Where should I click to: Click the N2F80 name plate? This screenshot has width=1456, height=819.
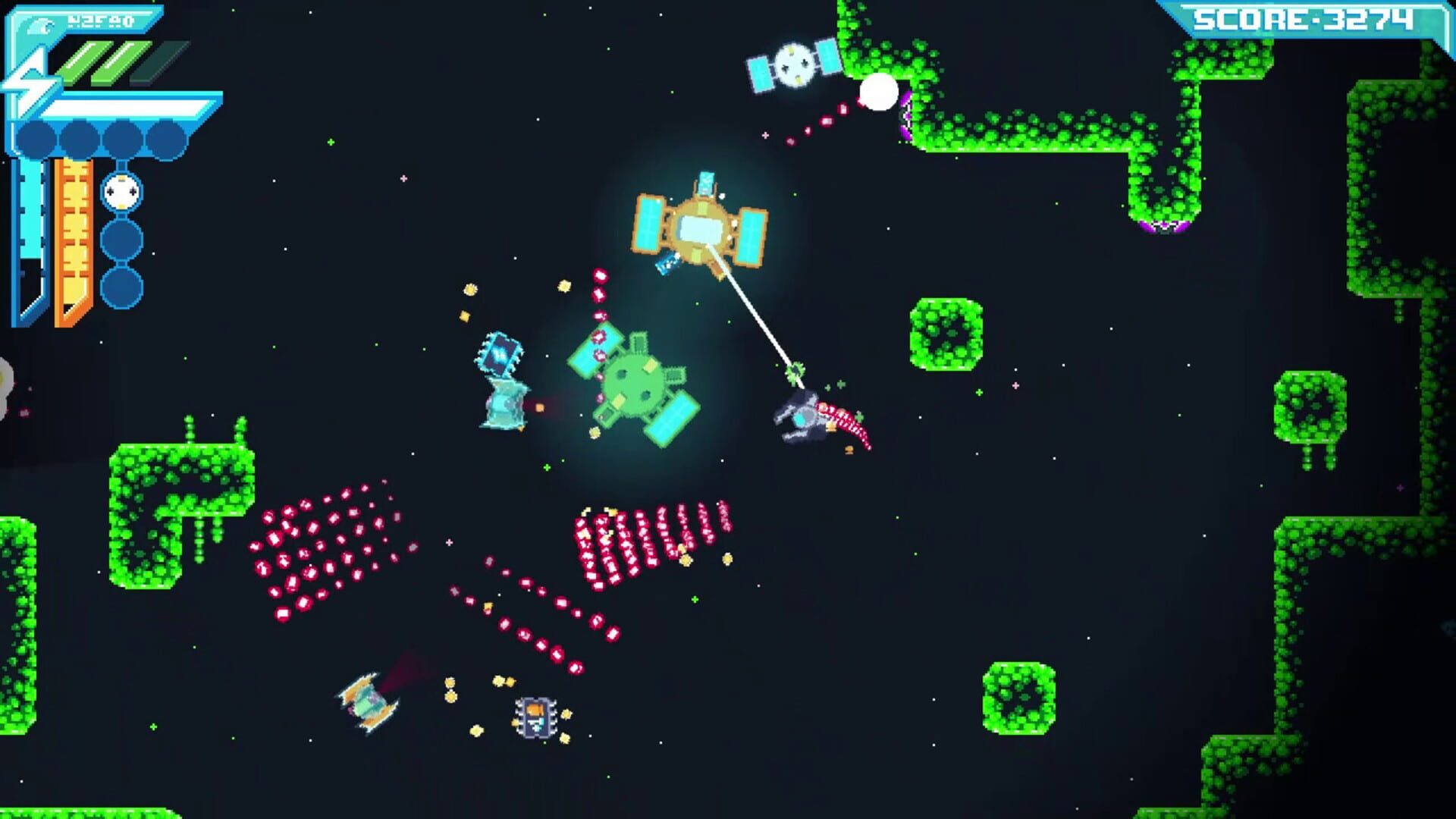tap(99, 20)
